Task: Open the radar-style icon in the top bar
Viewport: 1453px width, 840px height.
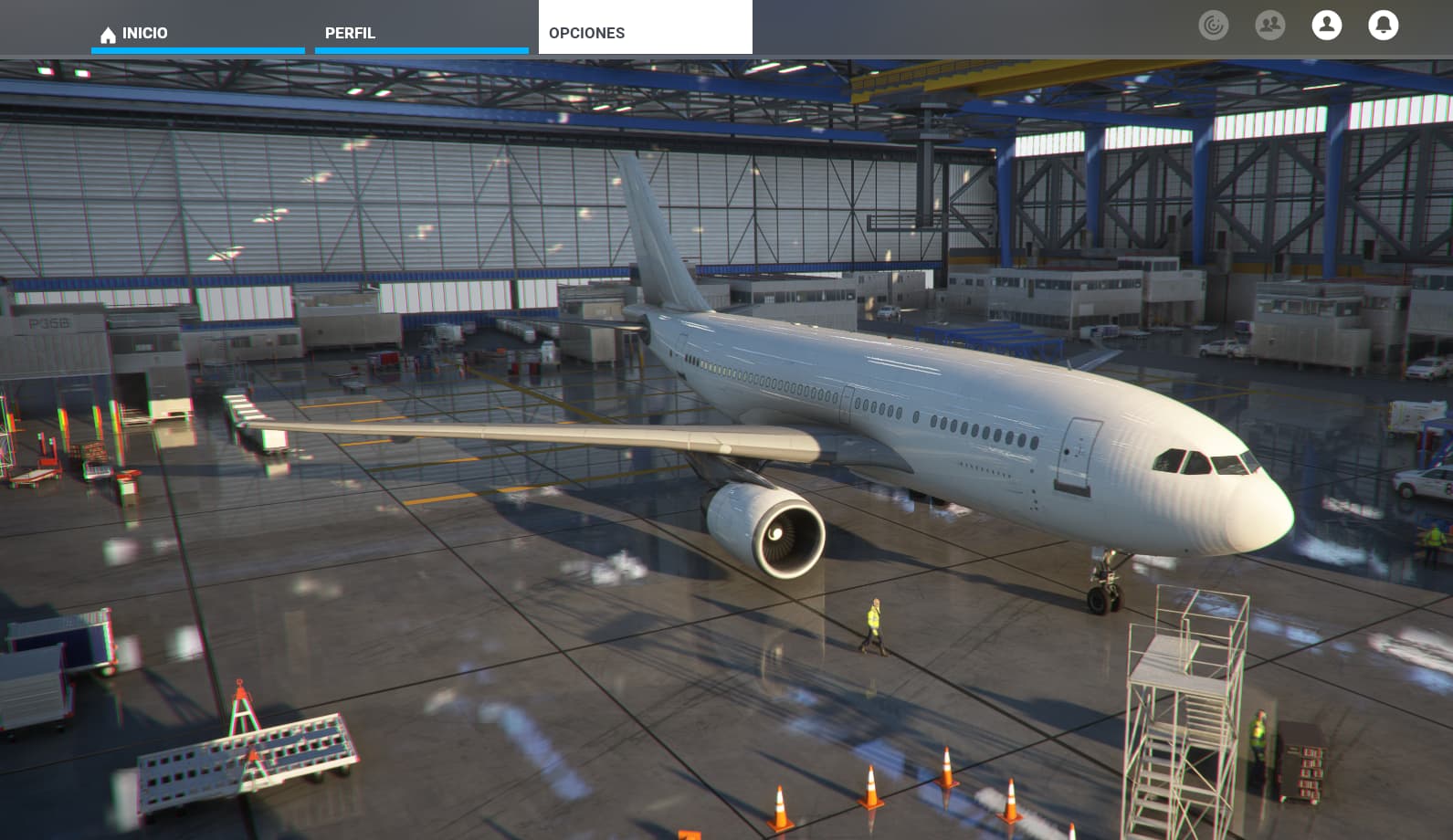Action: 1213,26
